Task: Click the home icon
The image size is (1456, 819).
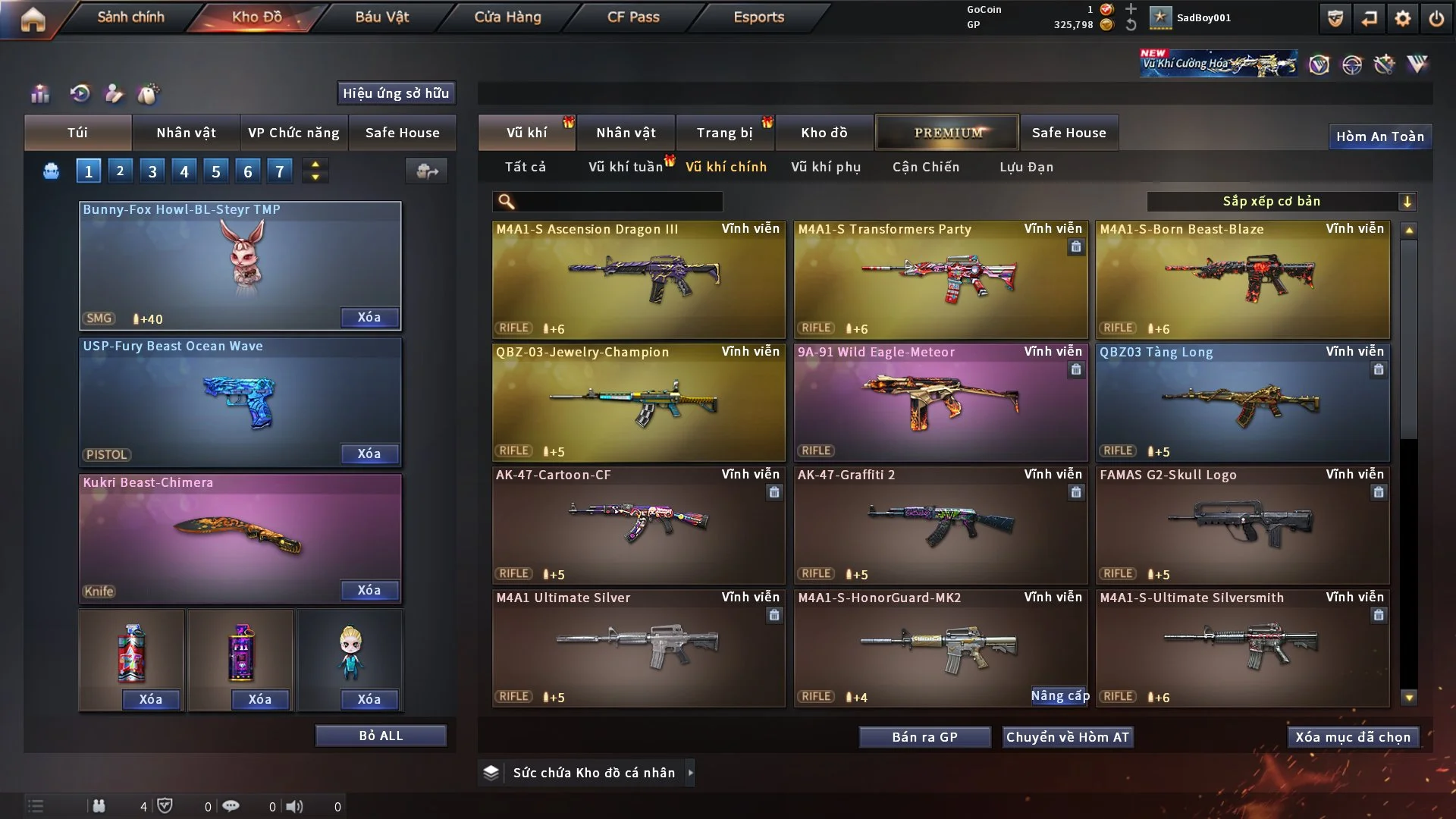Action: coord(33,19)
